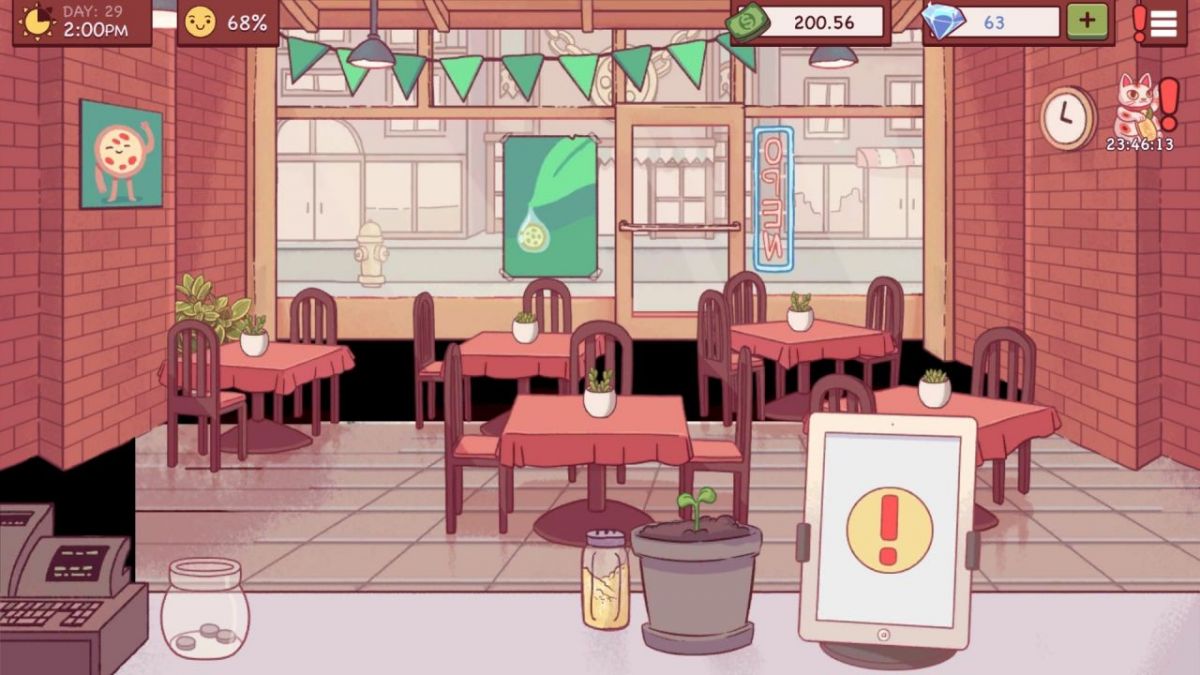Add more diamonds with the plus button

coord(1087,21)
